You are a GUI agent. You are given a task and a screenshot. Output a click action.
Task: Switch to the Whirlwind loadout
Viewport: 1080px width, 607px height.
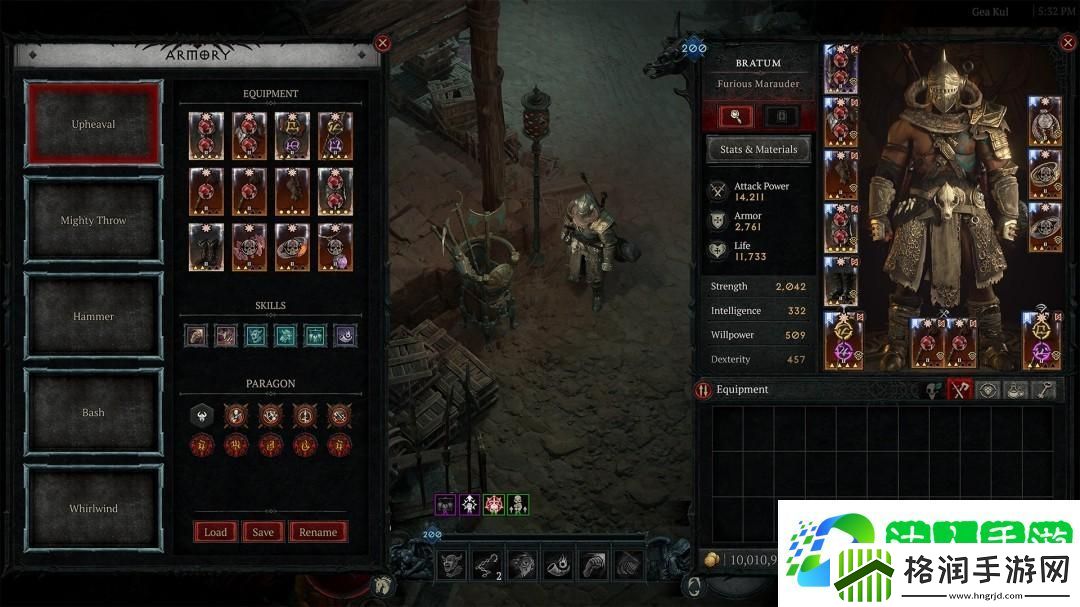tap(93, 508)
